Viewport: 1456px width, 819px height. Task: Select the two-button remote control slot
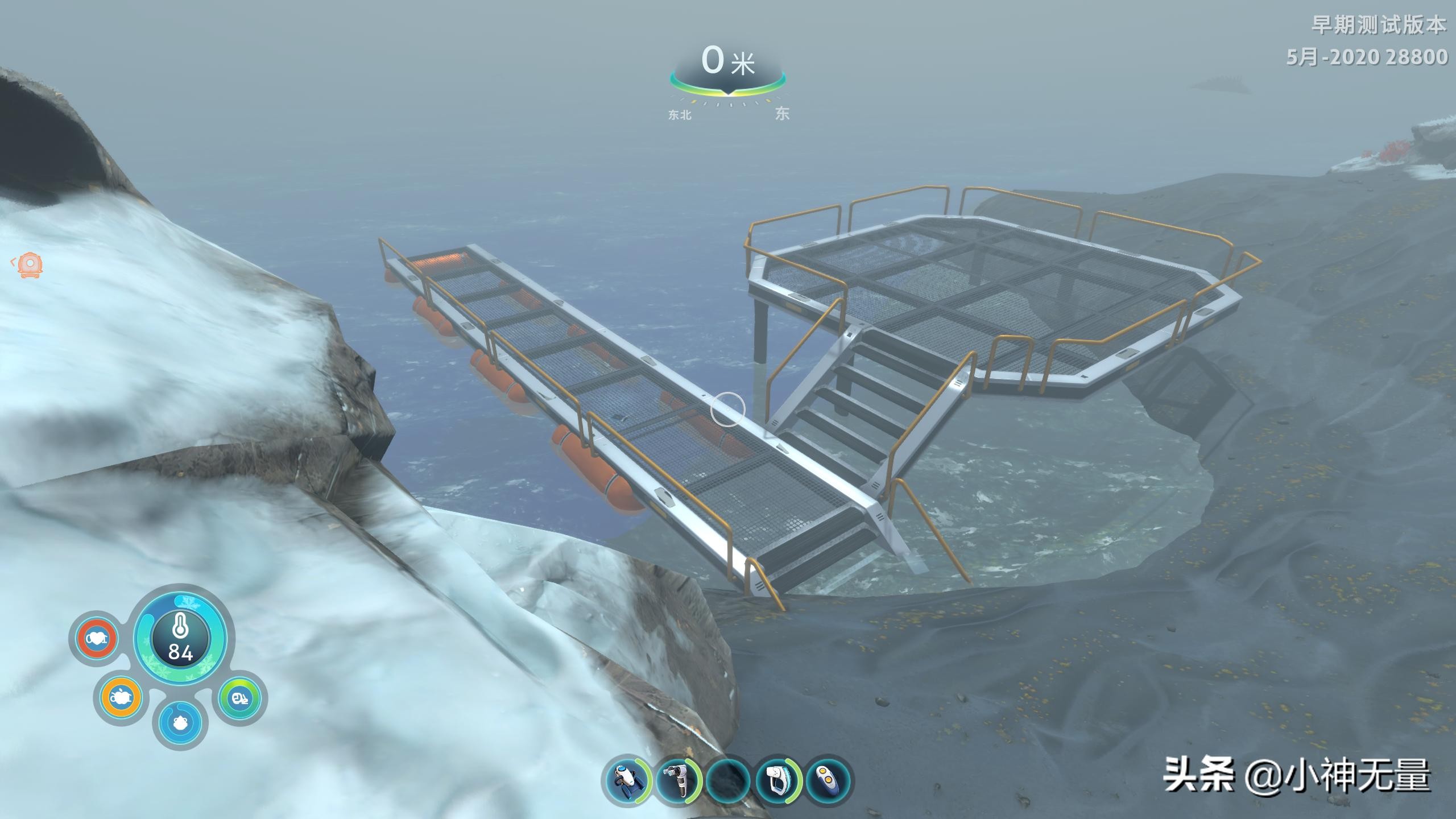828,780
